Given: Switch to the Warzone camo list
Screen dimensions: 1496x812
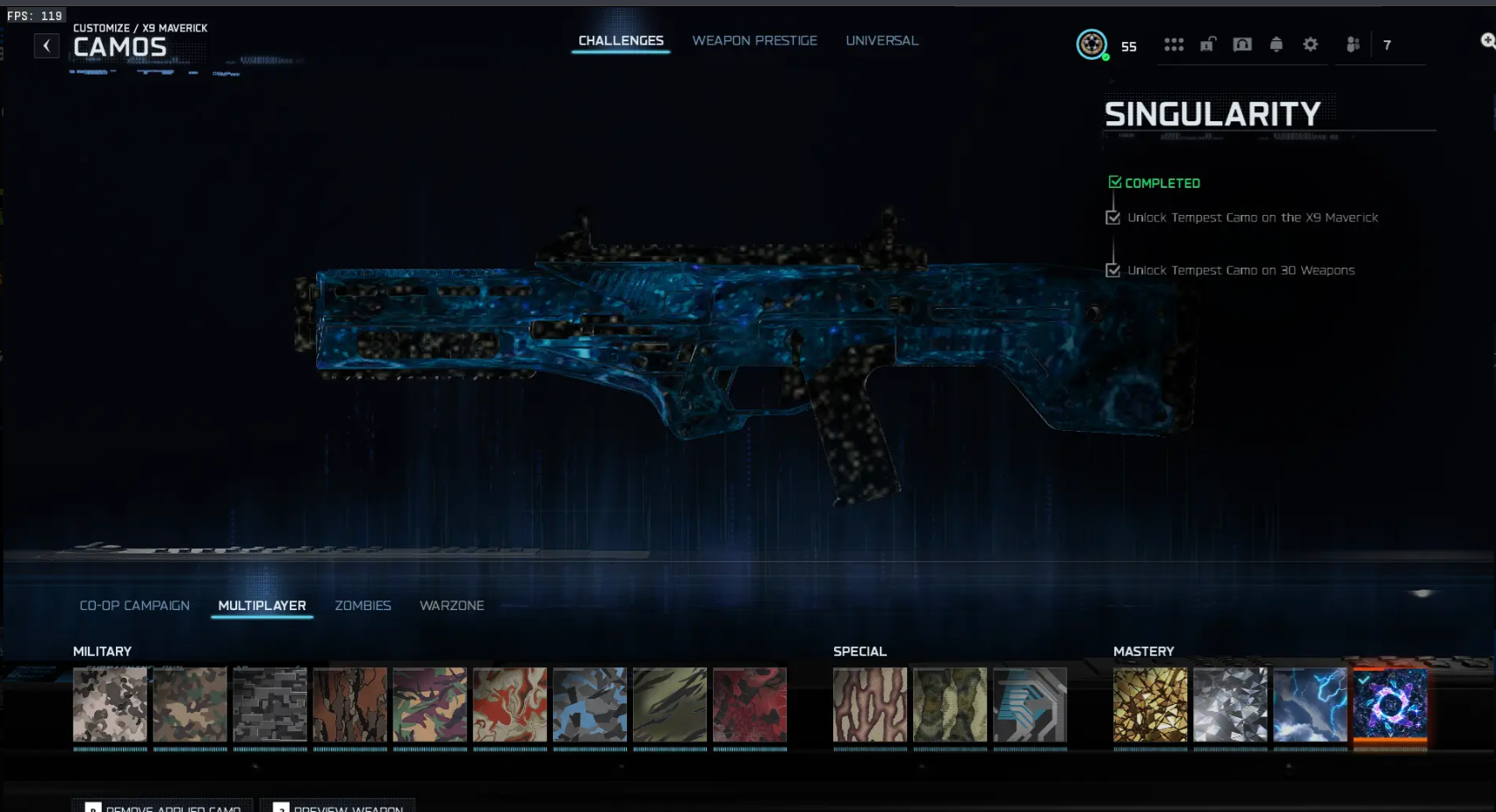Looking at the screenshot, I should [451, 605].
